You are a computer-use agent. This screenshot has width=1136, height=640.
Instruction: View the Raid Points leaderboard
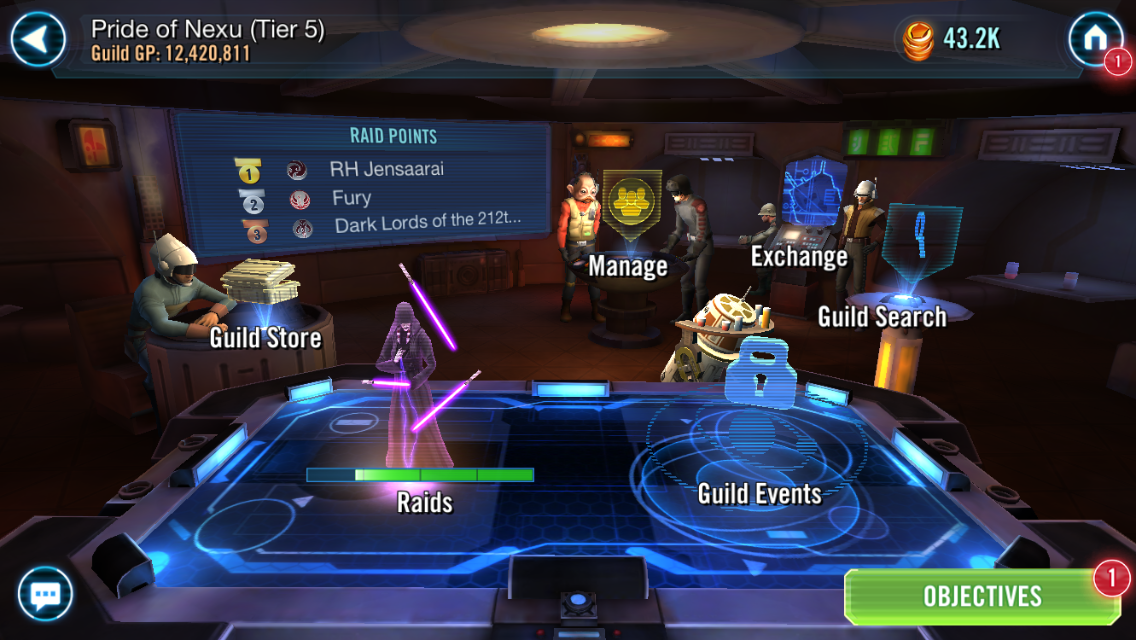[362, 182]
